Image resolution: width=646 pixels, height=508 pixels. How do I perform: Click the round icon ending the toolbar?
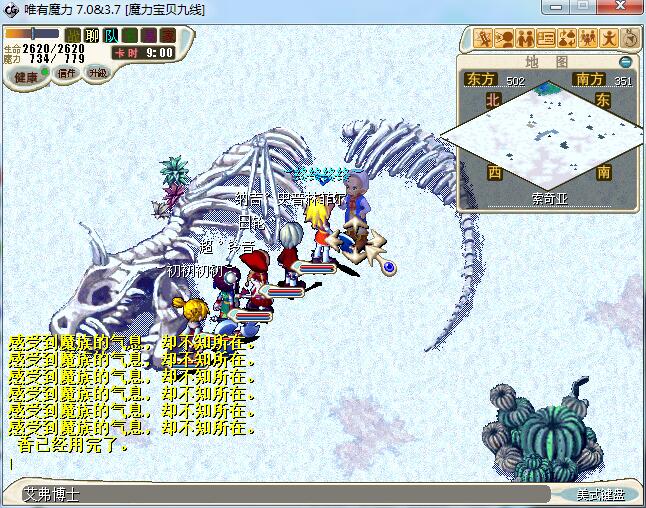coord(630,39)
